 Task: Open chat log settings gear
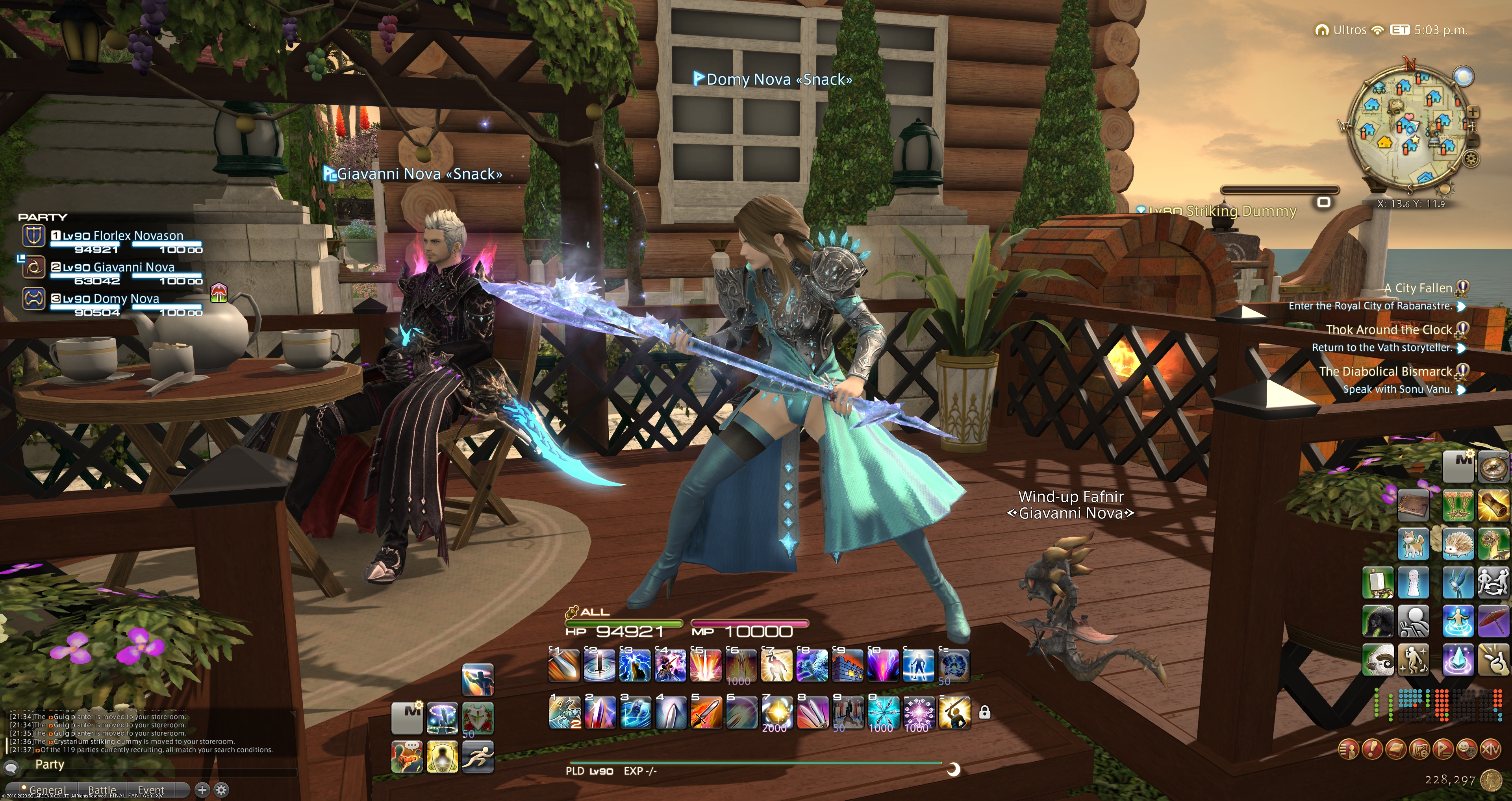(221, 790)
